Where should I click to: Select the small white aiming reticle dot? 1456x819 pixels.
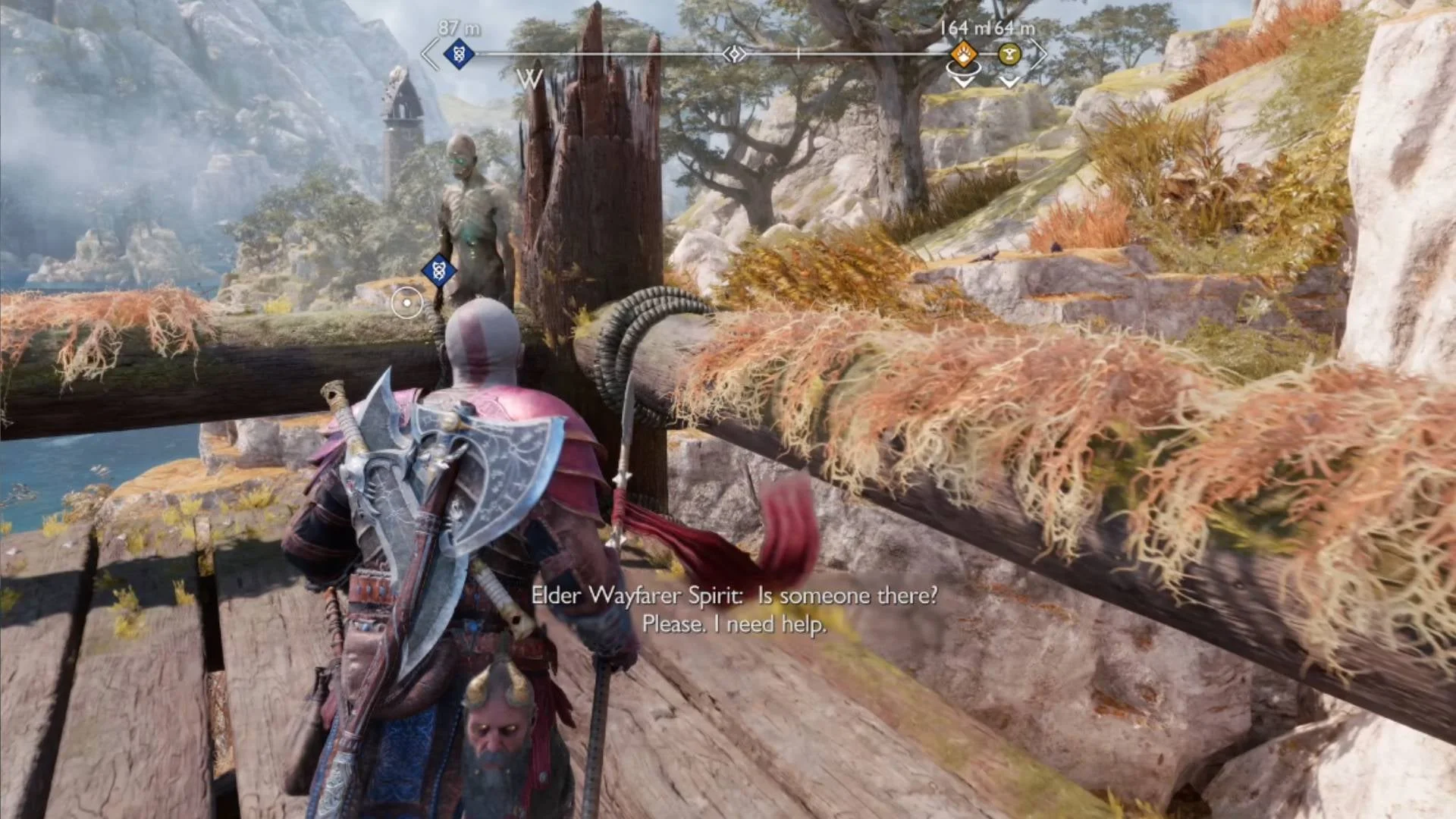tap(406, 302)
